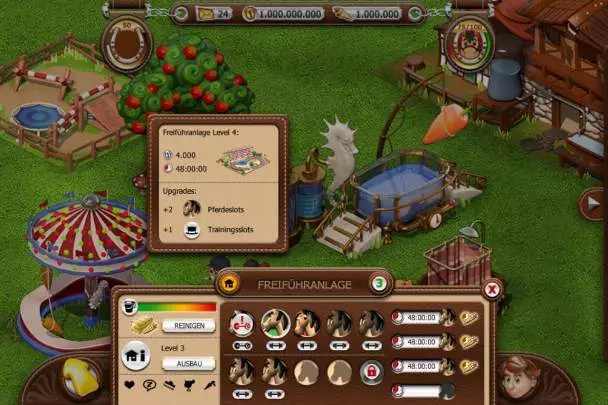Open the home icon tab of Freiführanlage
Image resolution: width=608 pixels, height=405 pixels.
[228, 284]
